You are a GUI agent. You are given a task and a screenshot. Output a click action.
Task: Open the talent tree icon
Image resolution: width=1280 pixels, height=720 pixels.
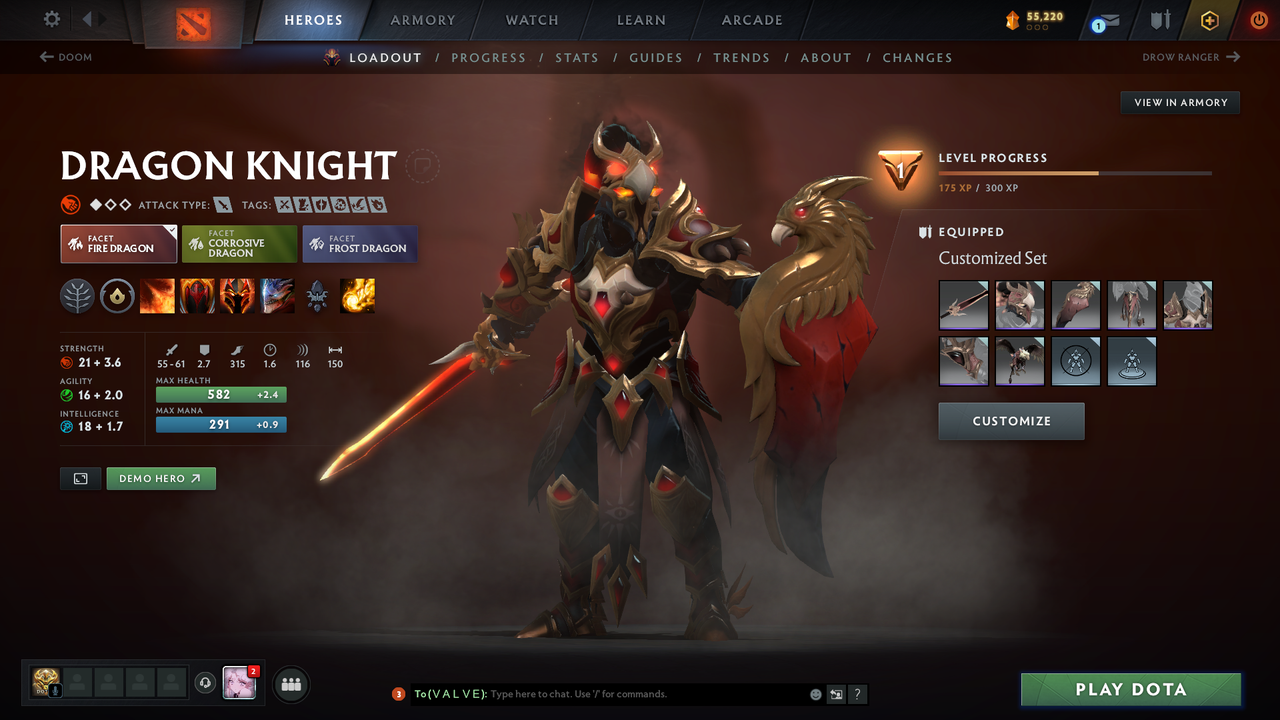point(77,295)
